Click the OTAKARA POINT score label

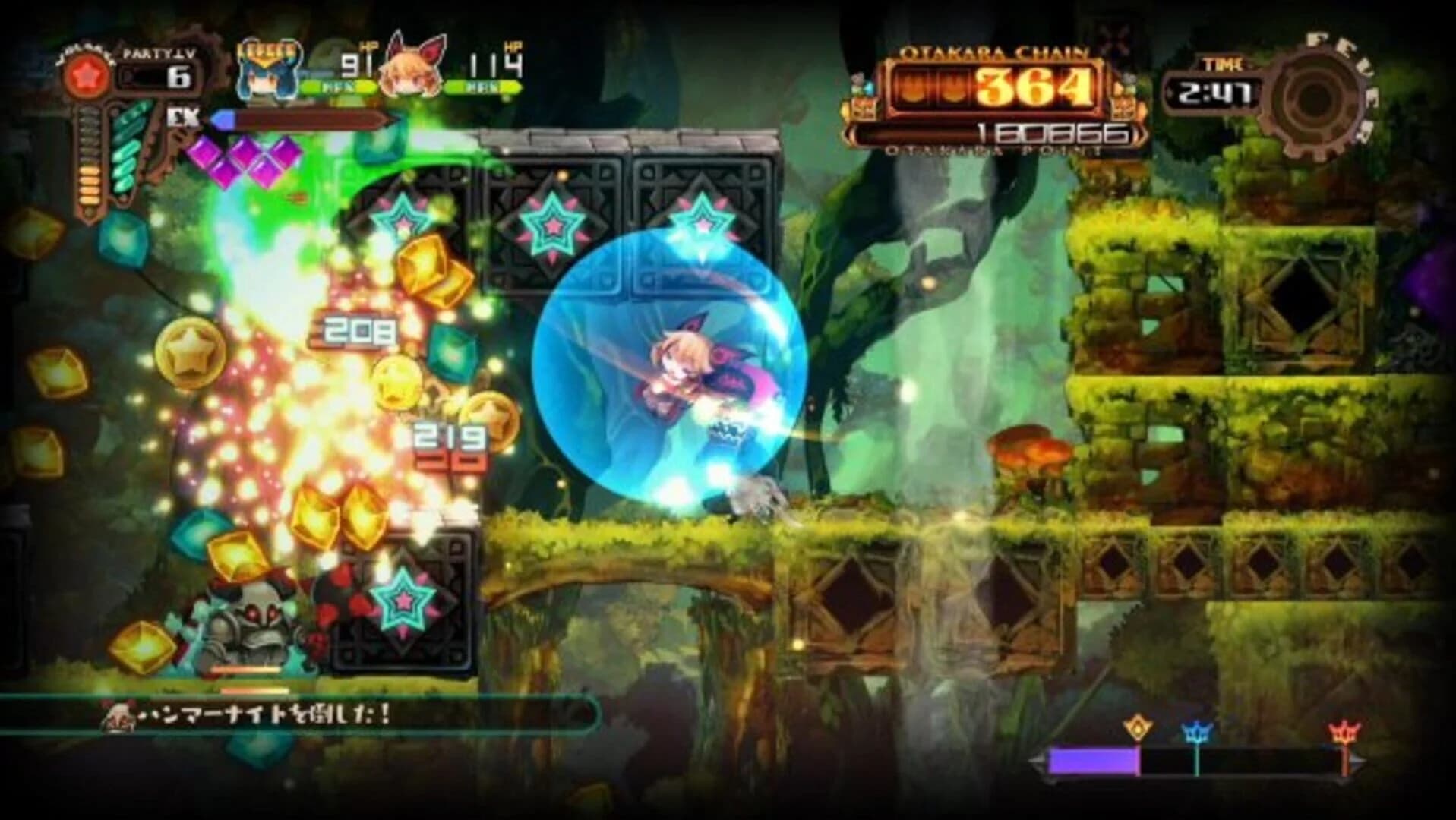click(x=995, y=152)
